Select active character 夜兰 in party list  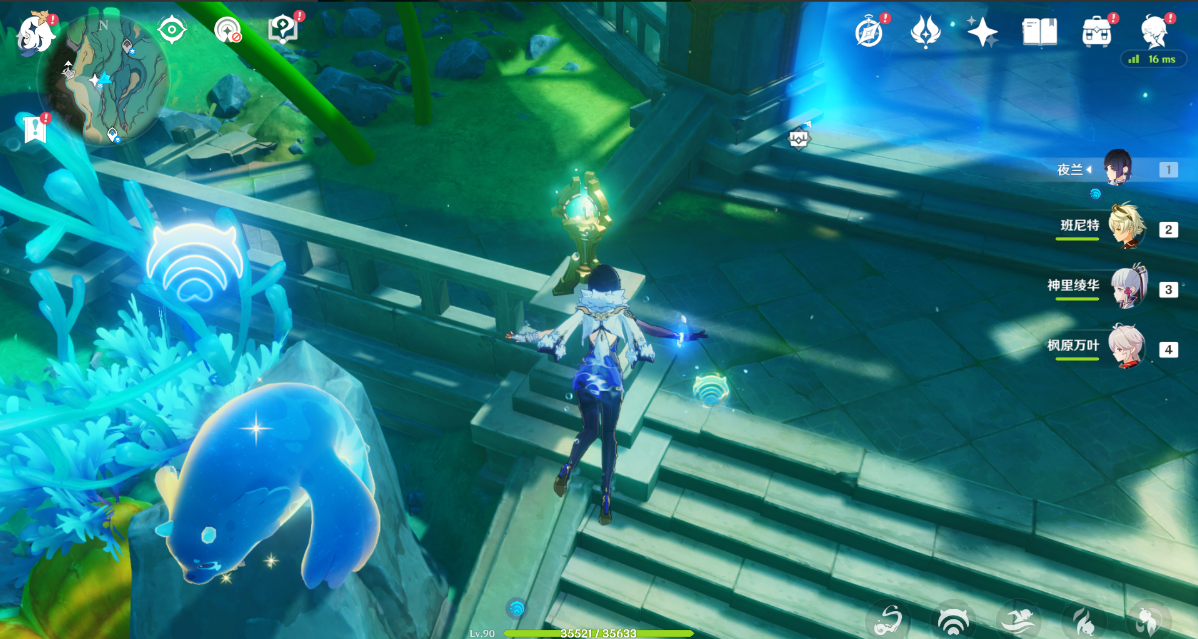1118,169
